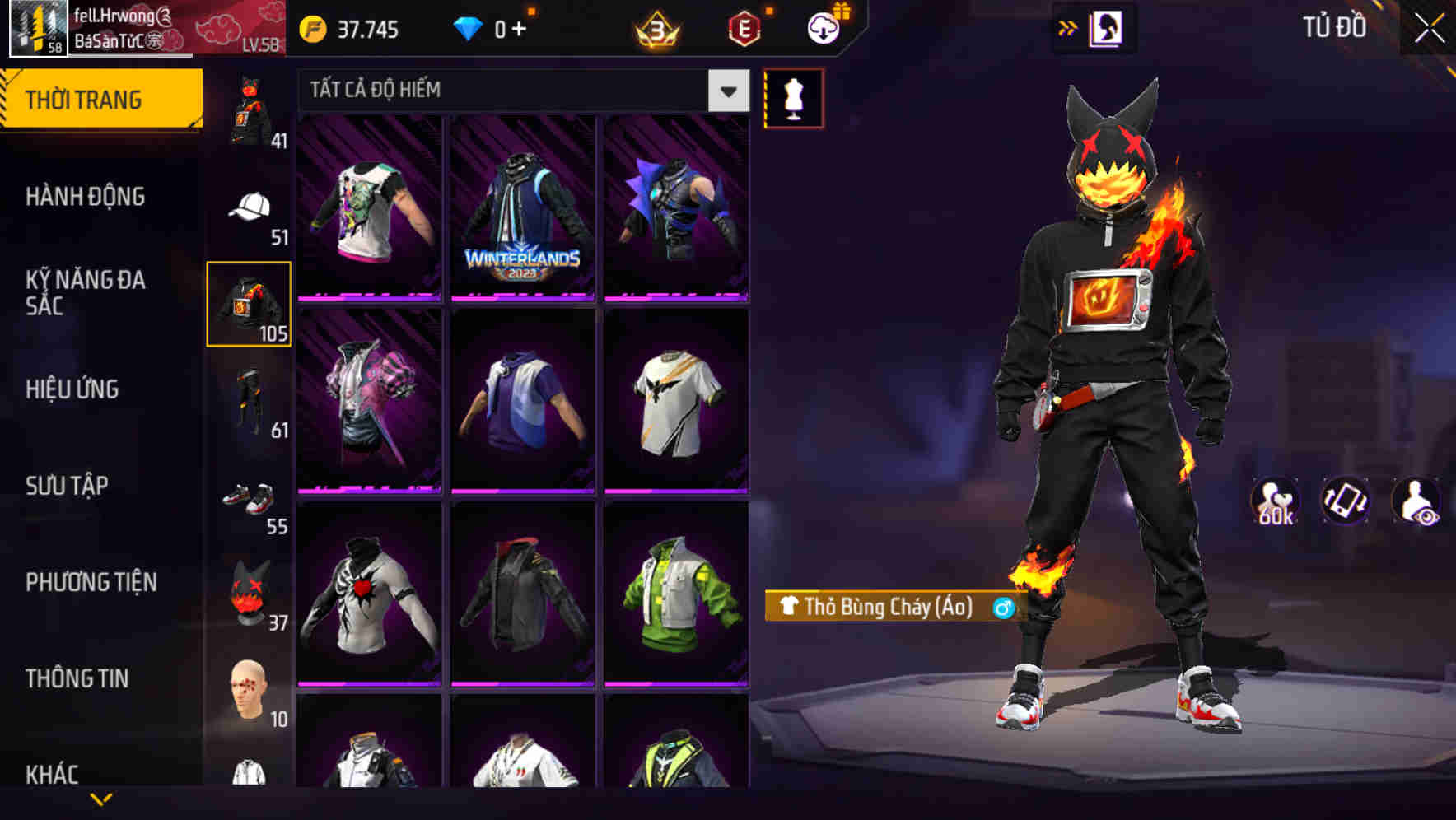Open the diamond top-up icon
The width and height of the screenshot is (1456, 820).
(469, 27)
